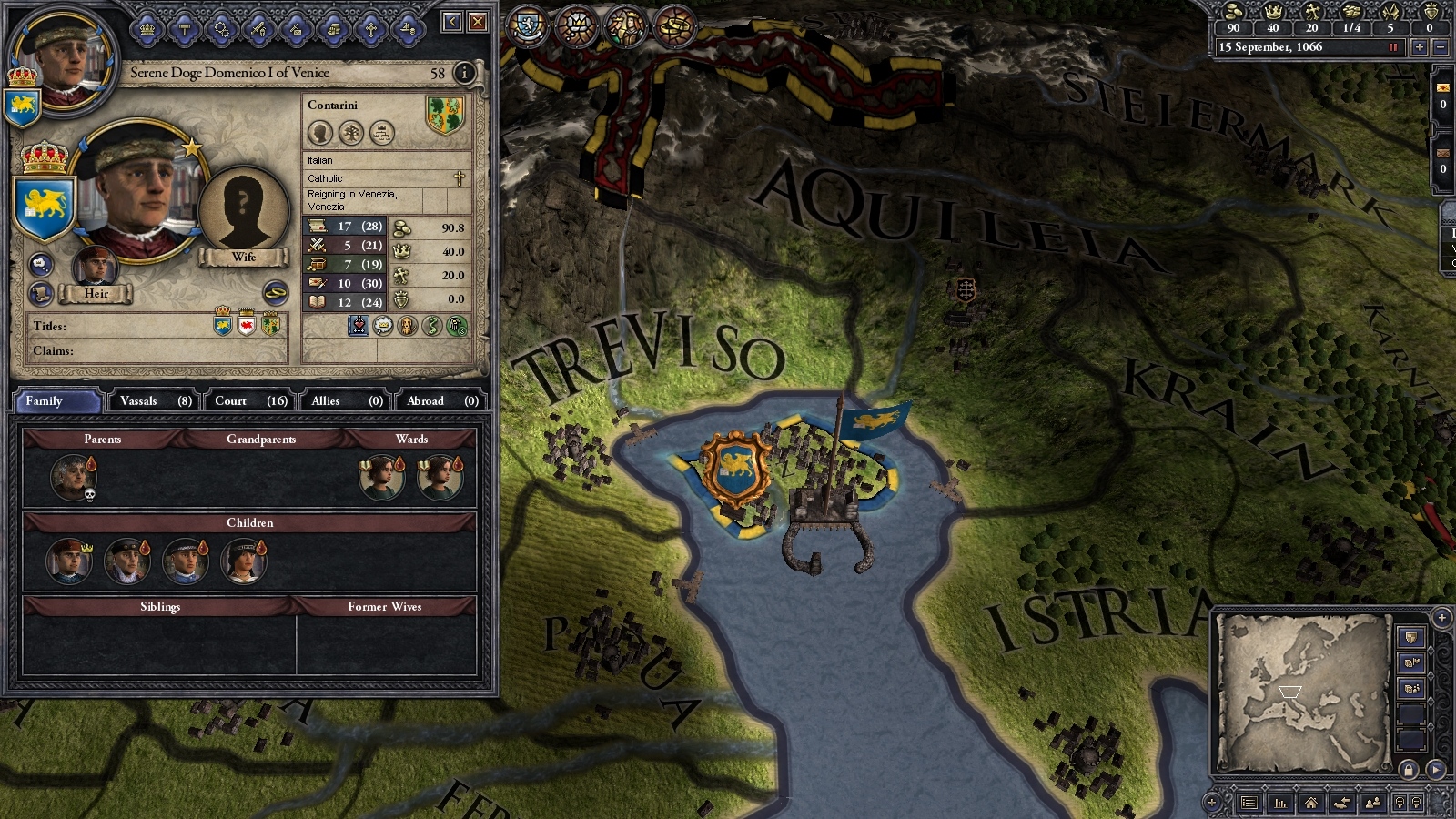Show the Allies tab
The height and width of the screenshot is (819, 1456).
(347, 400)
